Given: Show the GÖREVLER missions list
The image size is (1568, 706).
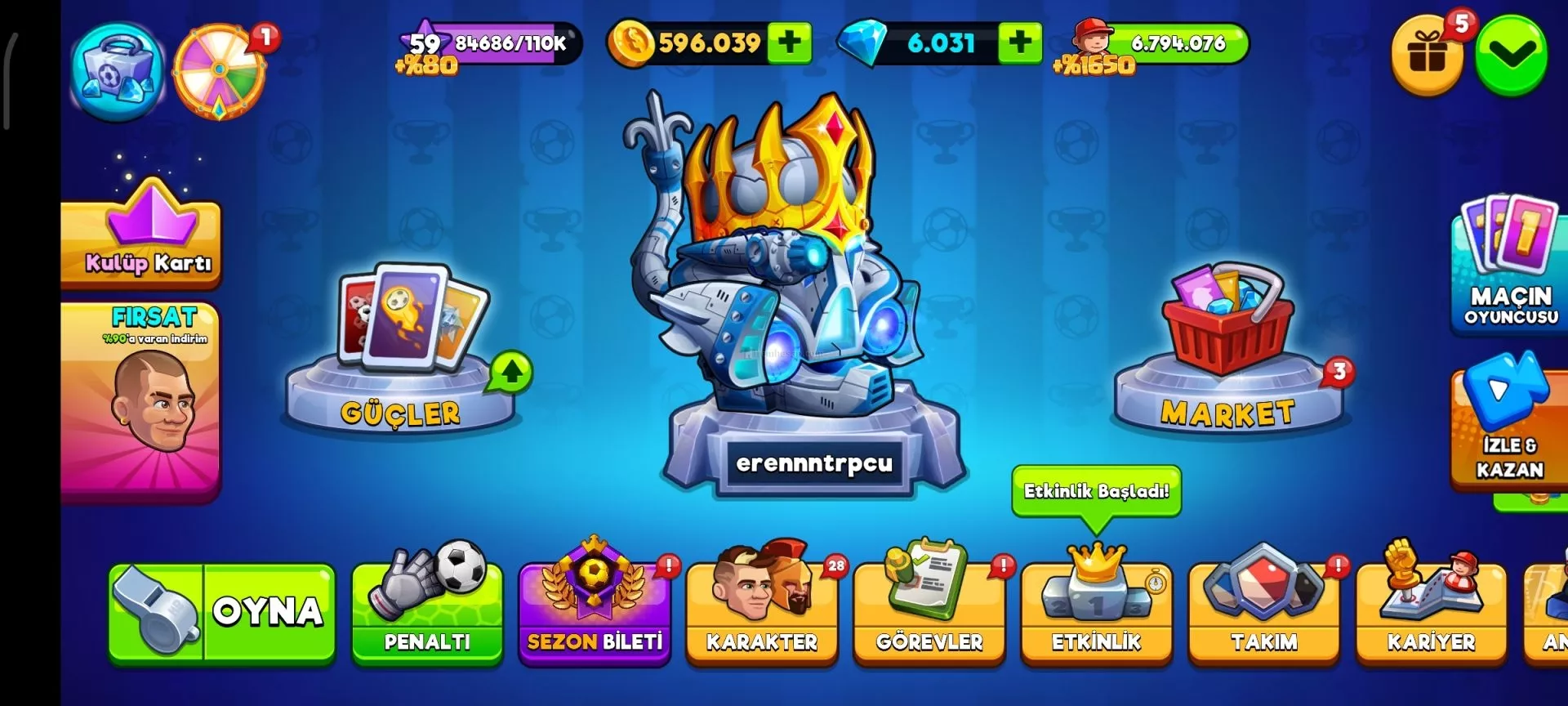Looking at the screenshot, I should click(x=929, y=613).
